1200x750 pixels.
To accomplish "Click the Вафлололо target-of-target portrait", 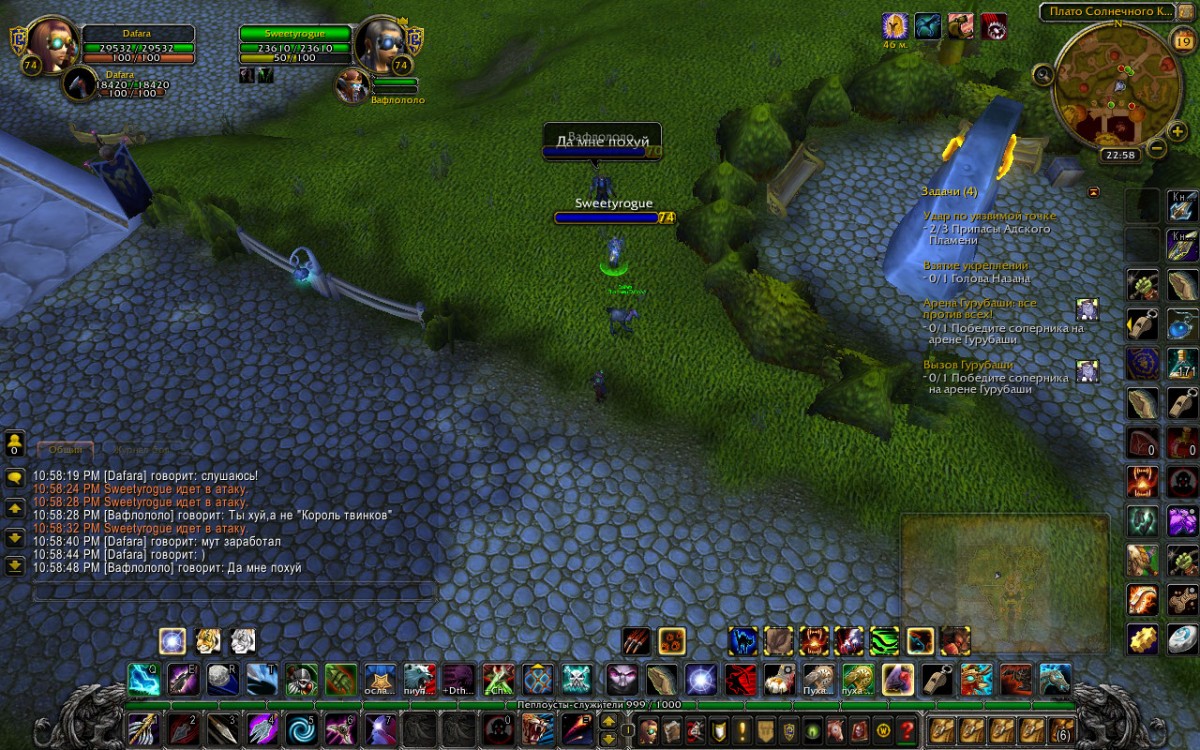I will click(x=351, y=85).
